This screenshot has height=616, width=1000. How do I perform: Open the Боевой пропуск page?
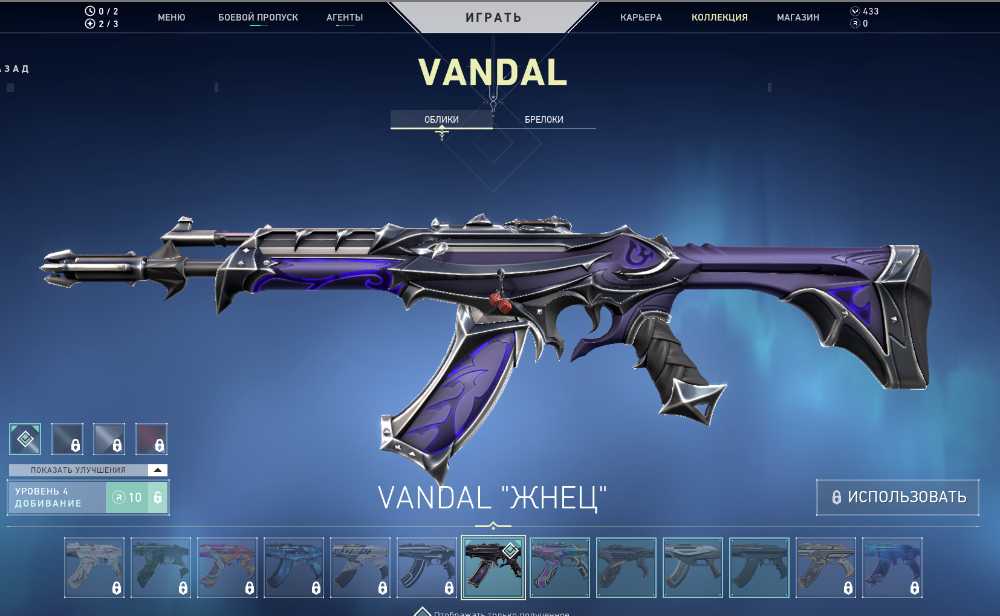pyautogui.click(x=258, y=17)
